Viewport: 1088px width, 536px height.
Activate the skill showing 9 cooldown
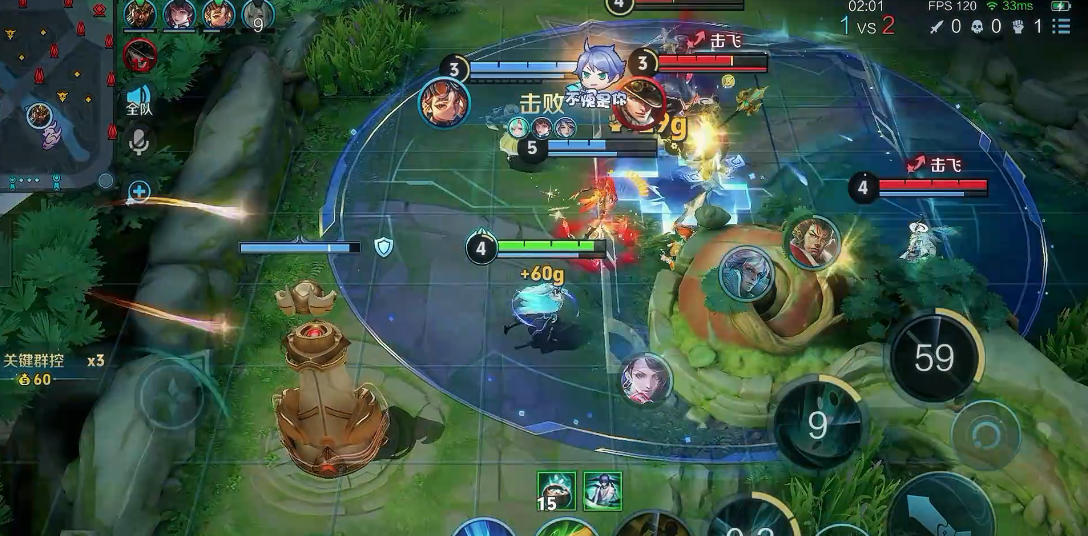pos(818,425)
